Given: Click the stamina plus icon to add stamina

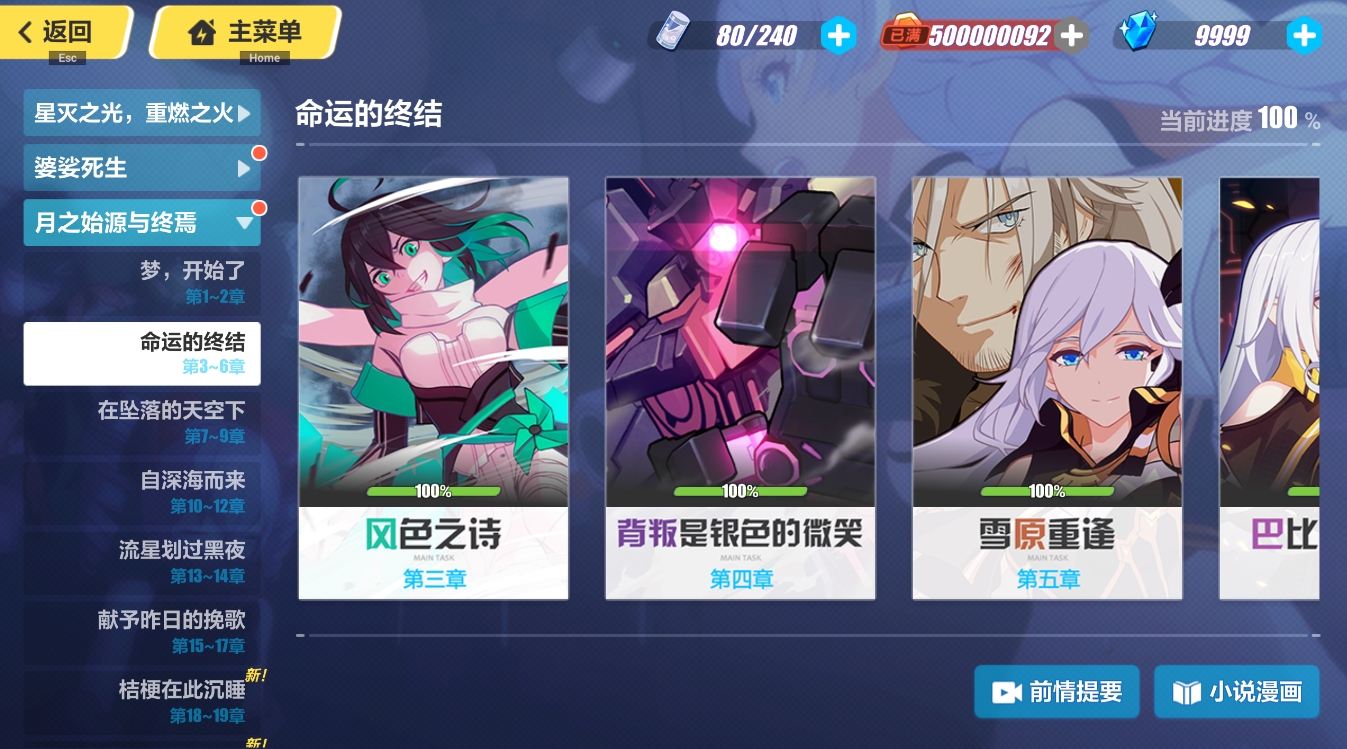Looking at the screenshot, I should point(839,35).
